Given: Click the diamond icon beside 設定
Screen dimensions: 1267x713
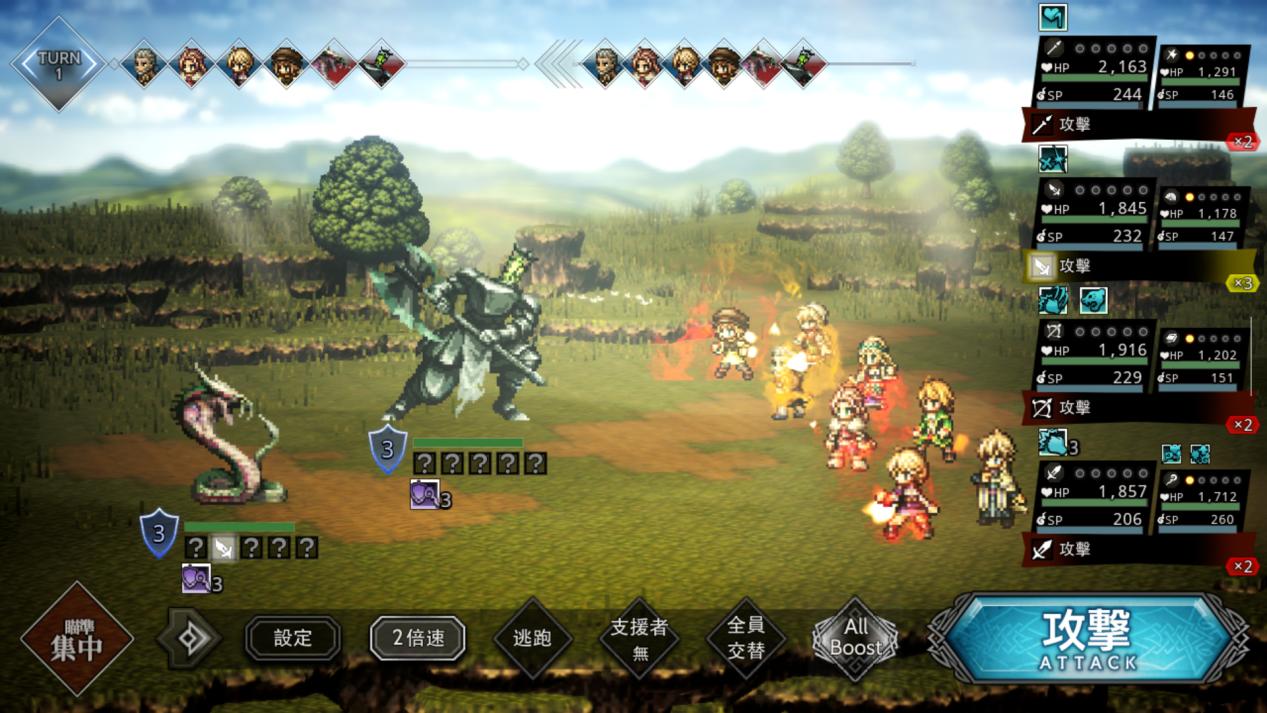Looking at the screenshot, I should click(x=190, y=638).
